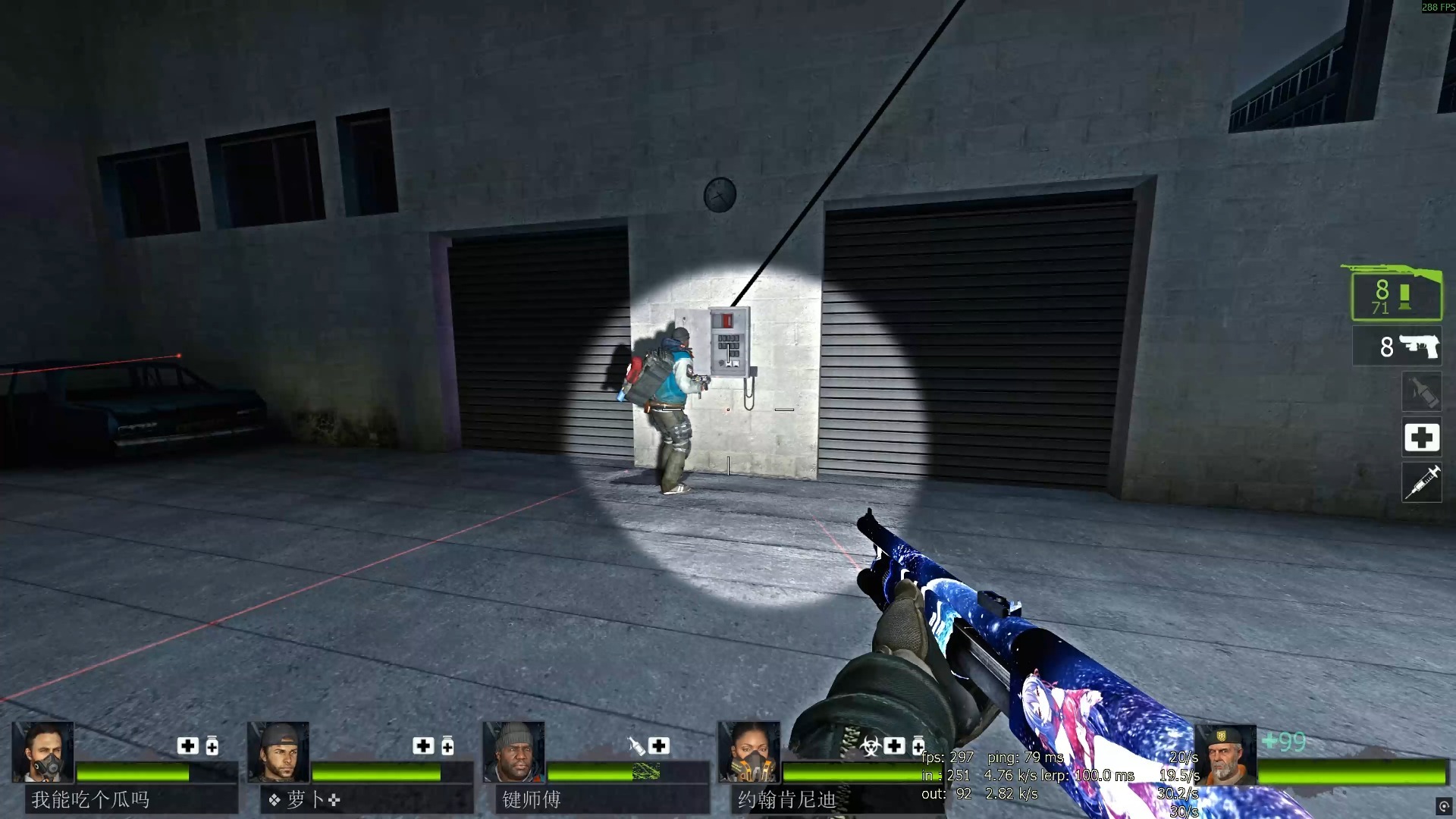Click your own beret survivor portrait
The width and height of the screenshot is (1456, 819).
pyautogui.click(x=1225, y=755)
